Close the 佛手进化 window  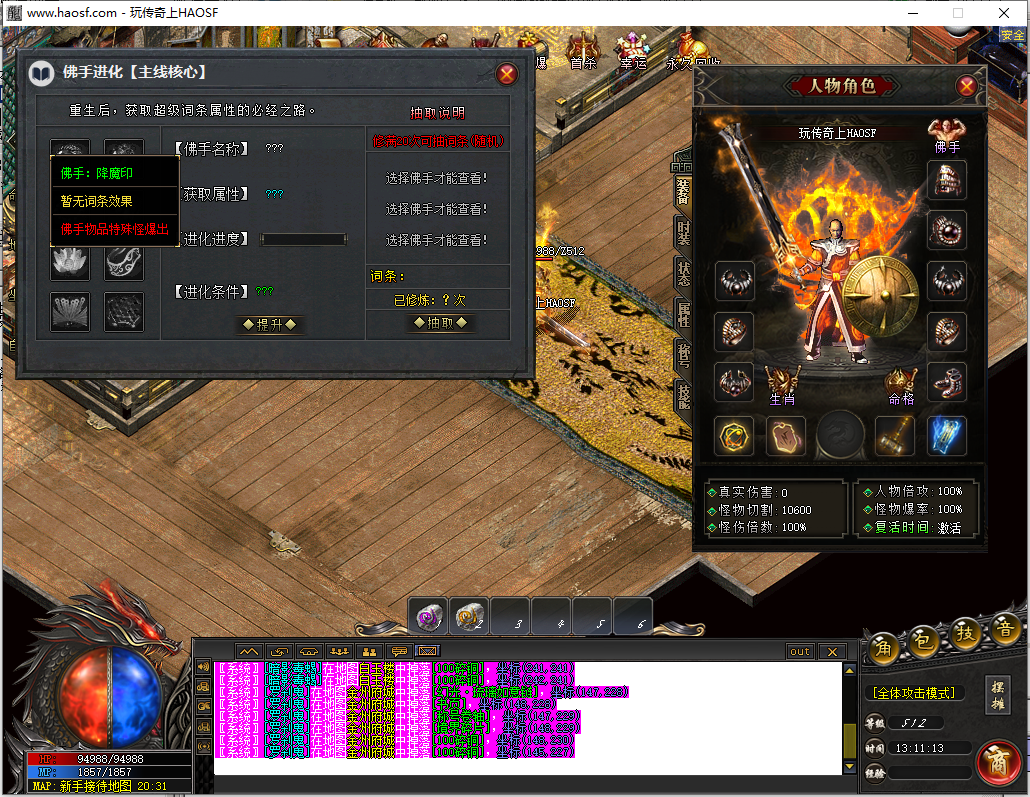(507, 74)
